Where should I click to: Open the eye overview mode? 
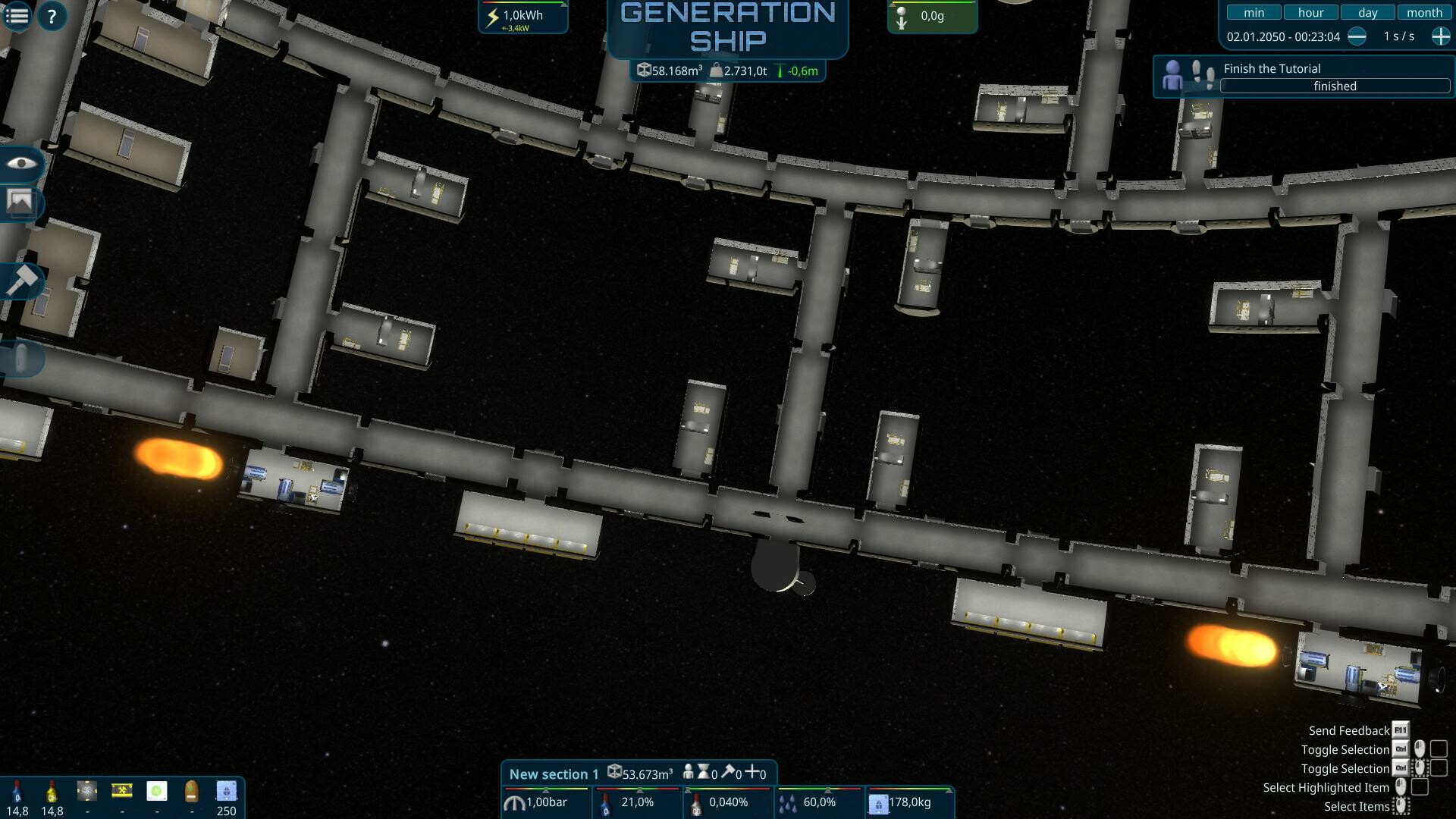pos(20,164)
